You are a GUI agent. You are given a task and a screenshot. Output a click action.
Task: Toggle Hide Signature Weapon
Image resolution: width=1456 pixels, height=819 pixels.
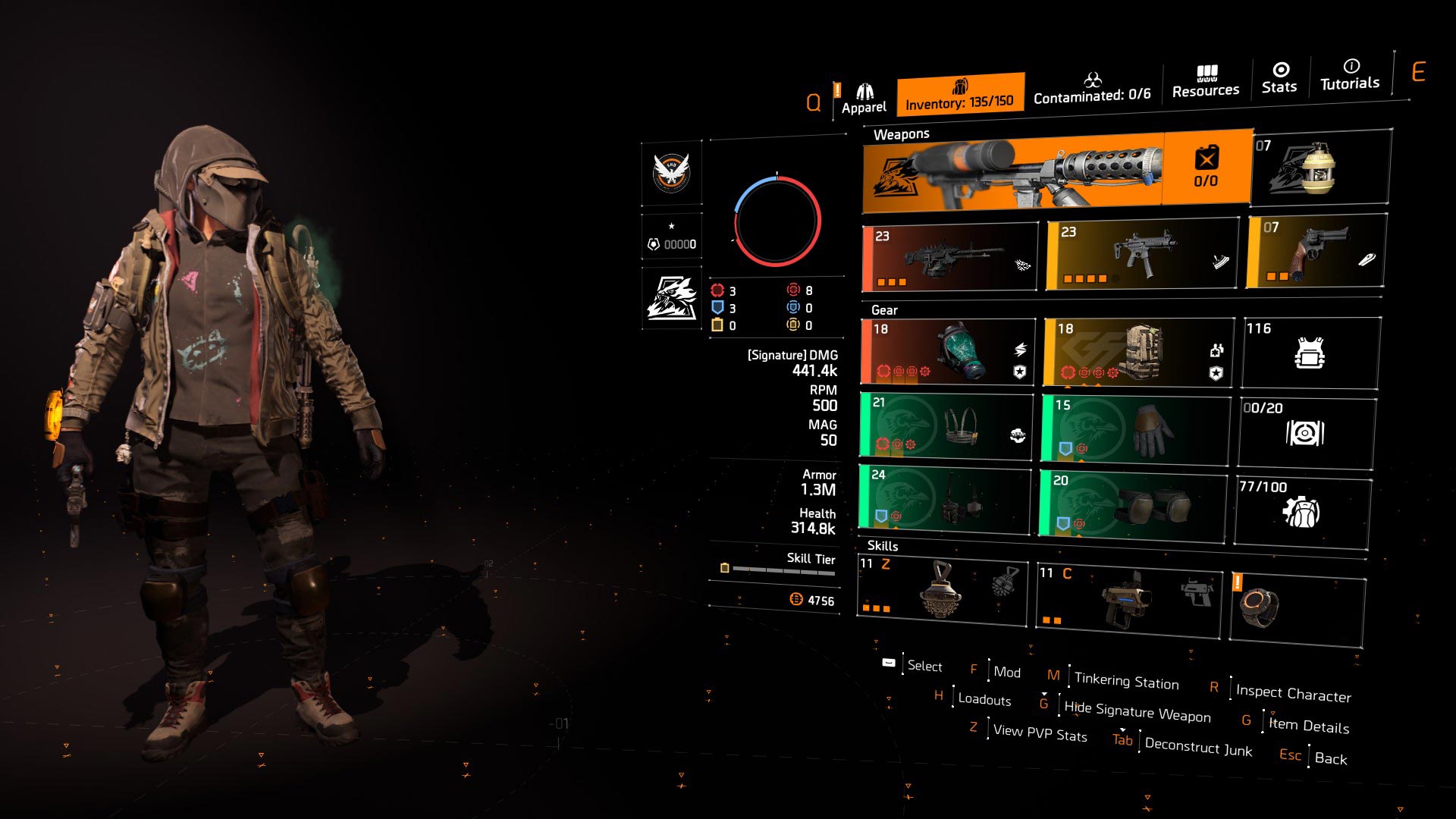(x=1137, y=713)
